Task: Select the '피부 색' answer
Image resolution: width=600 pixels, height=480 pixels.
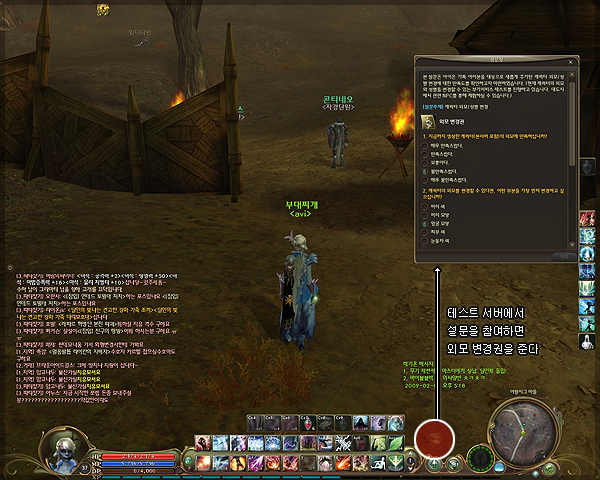Action: pyautogui.click(x=425, y=233)
